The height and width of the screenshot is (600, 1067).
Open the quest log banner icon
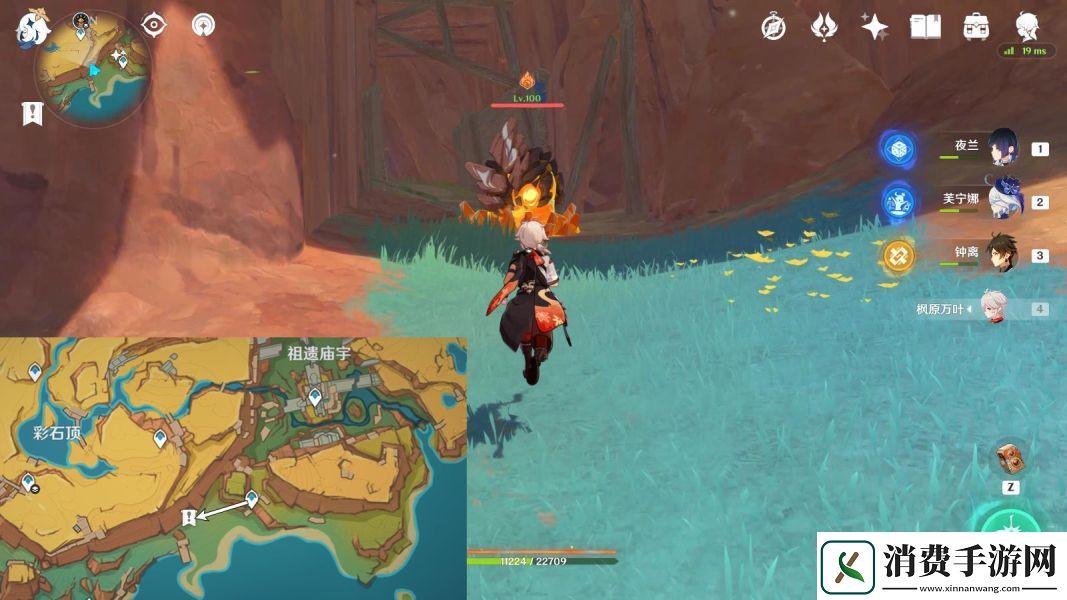coord(32,113)
